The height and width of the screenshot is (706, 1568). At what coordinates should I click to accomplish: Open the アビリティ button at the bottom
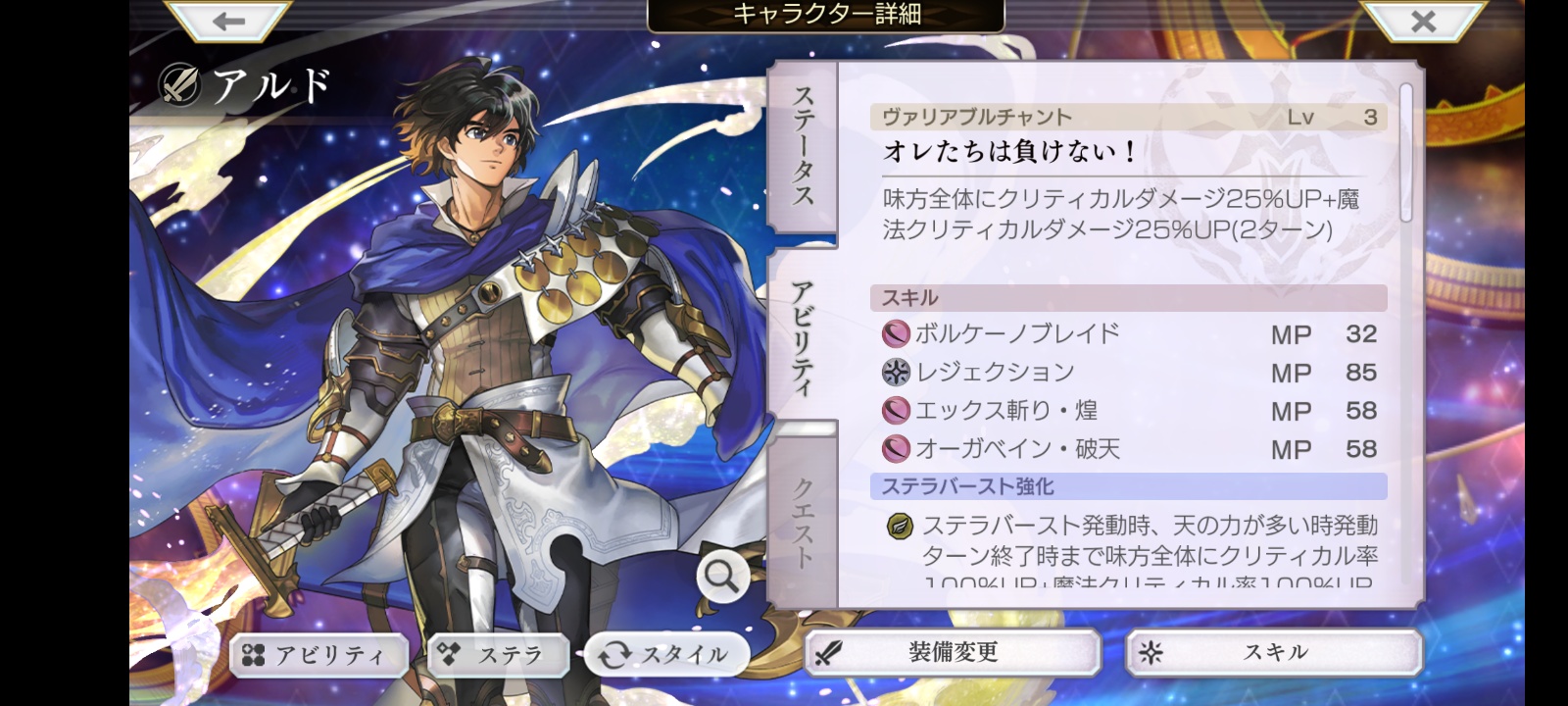[x=318, y=655]
